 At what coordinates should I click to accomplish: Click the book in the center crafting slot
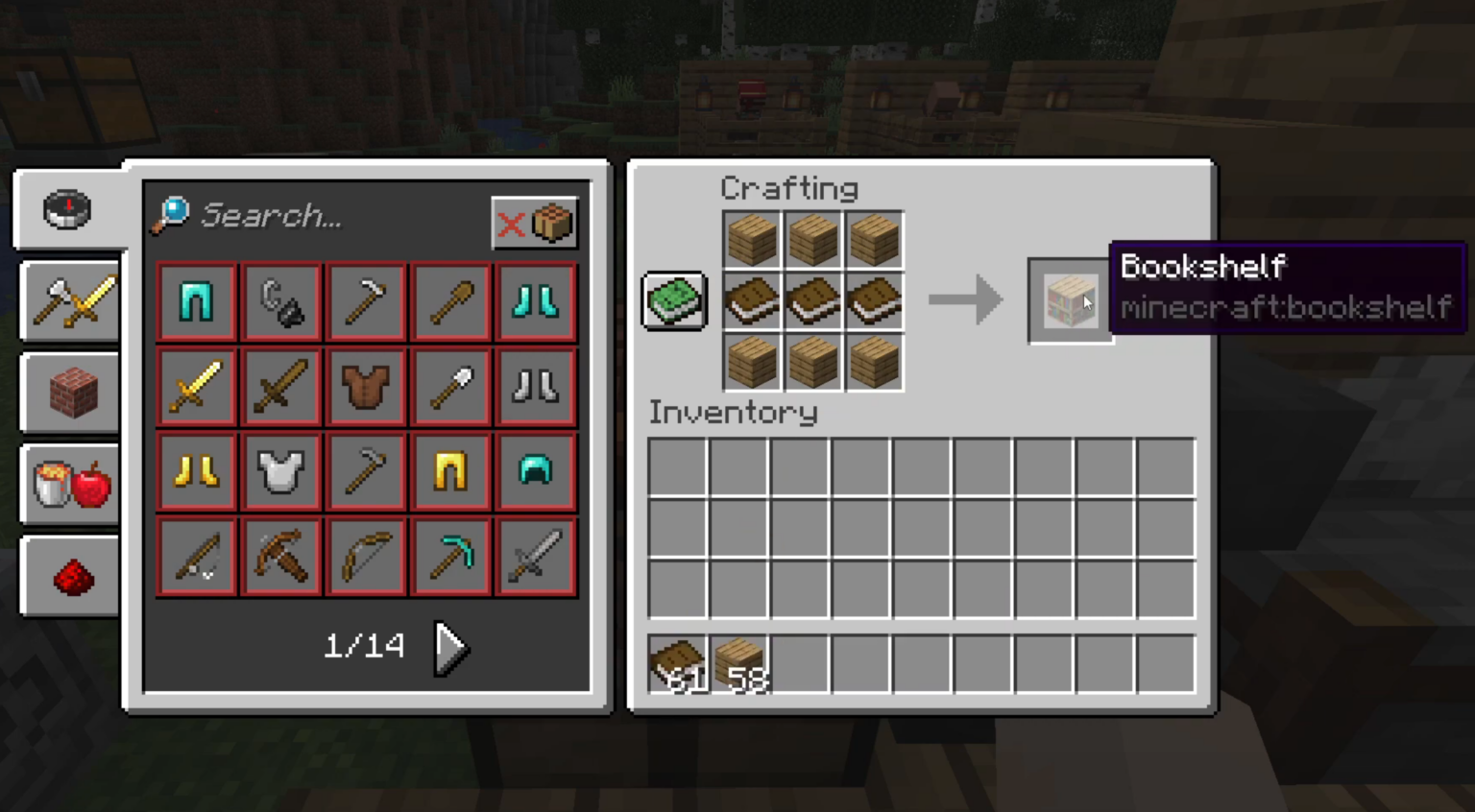click(x=812, y=300)
